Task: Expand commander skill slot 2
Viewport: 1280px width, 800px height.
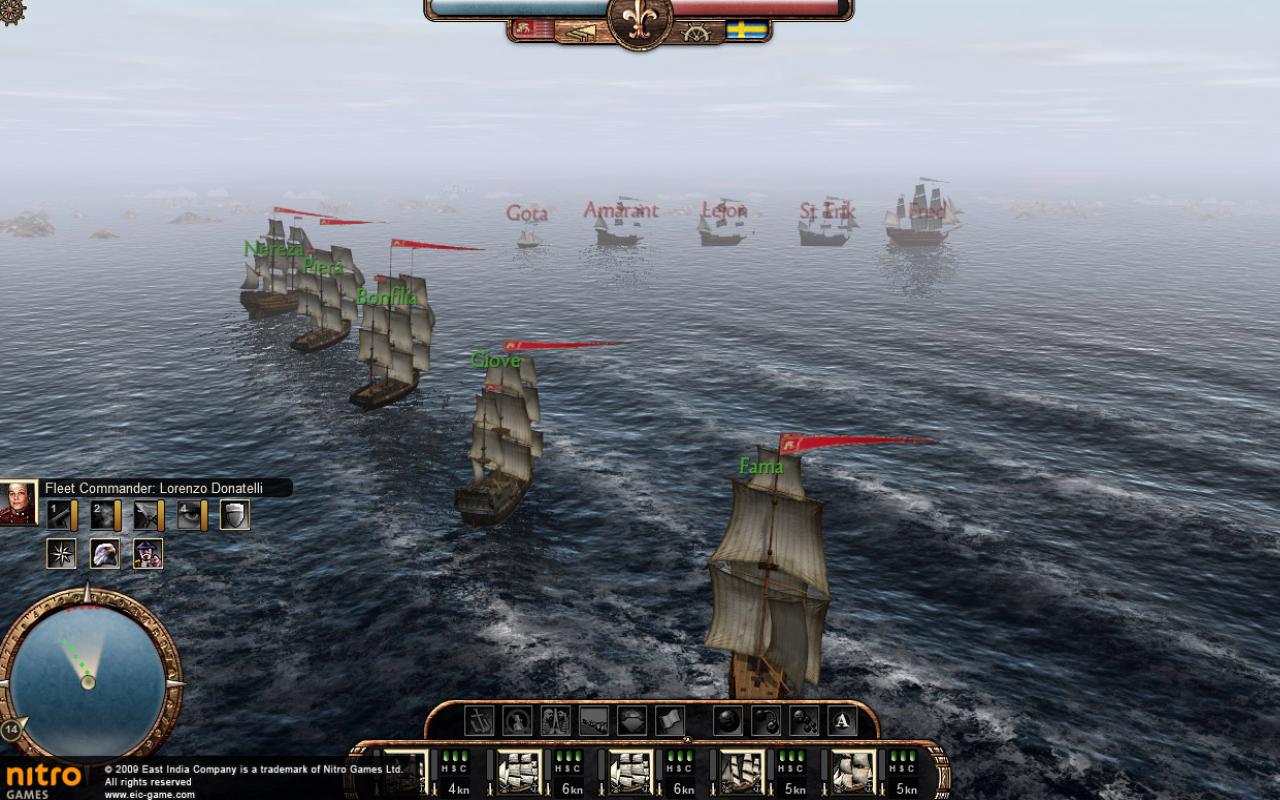Action: click(x=101, y=515)
